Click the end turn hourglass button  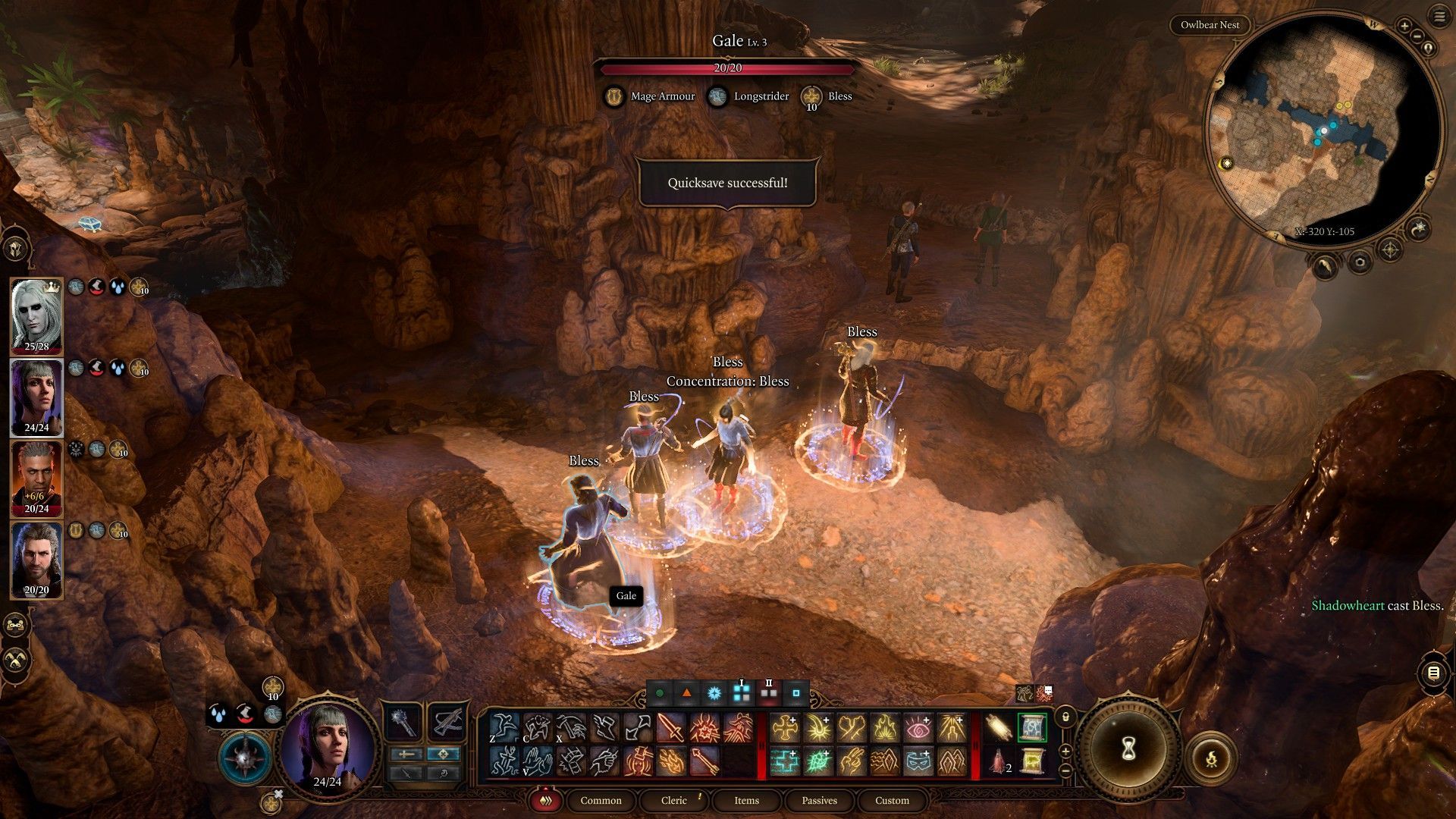(1128, 749)
